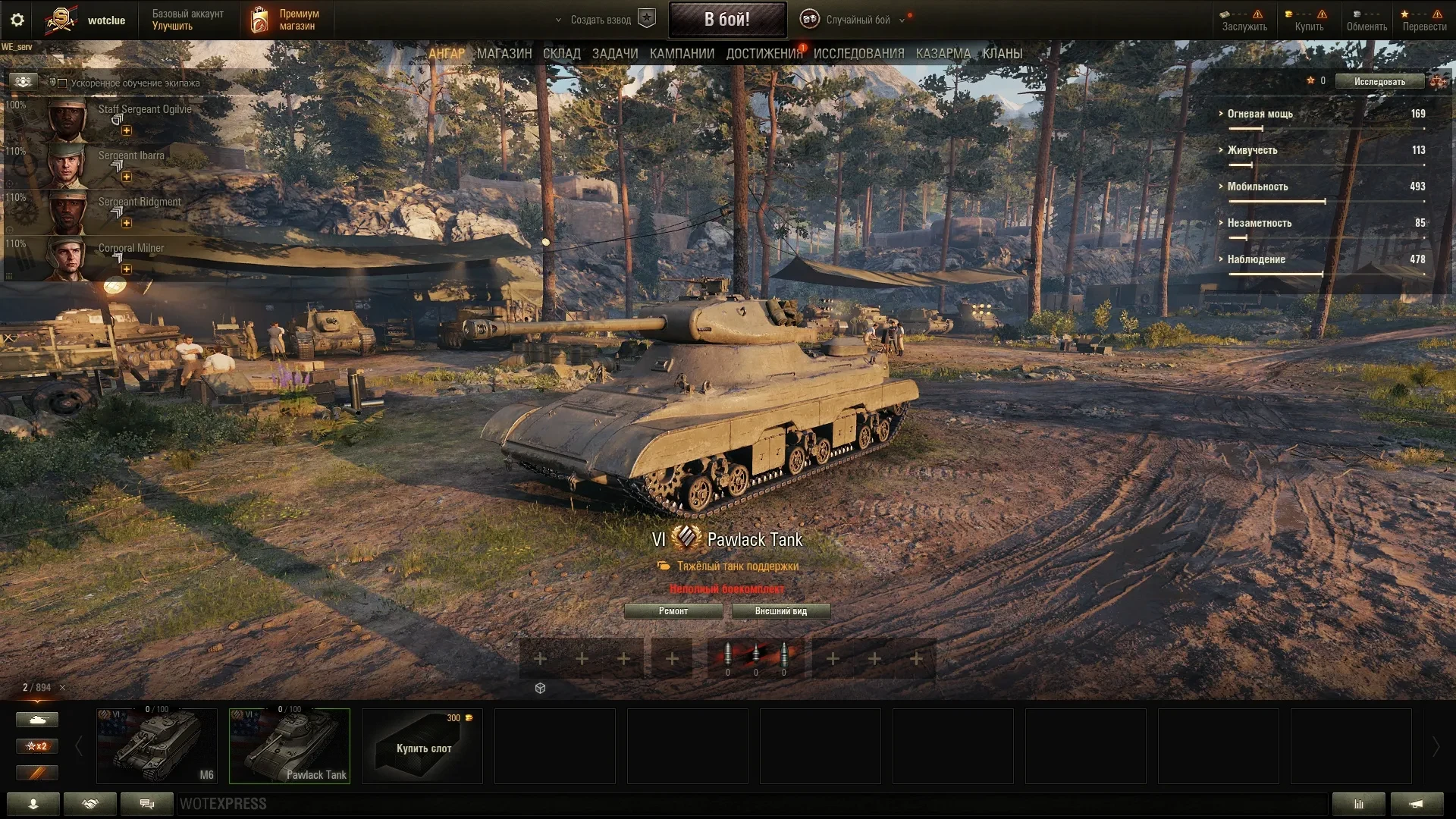Open the ИССЛЕДОВАНИЯ tab
This screenshot has height=819, width=1456.
click(x=858, y=54)
